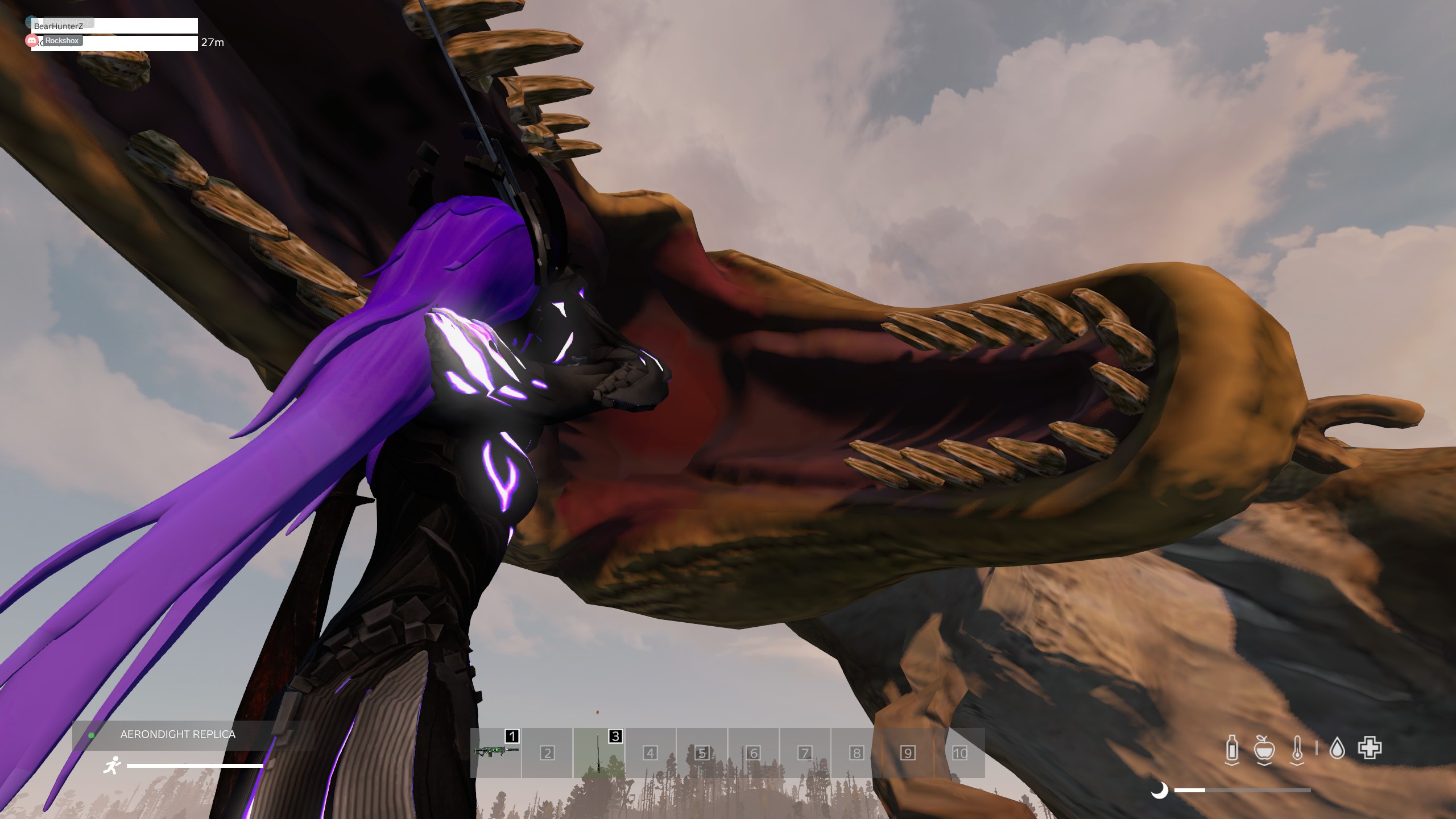Click the hunger apple status icon
The height and width of the screenshot is (819, 1456).
pos(1264,748)
